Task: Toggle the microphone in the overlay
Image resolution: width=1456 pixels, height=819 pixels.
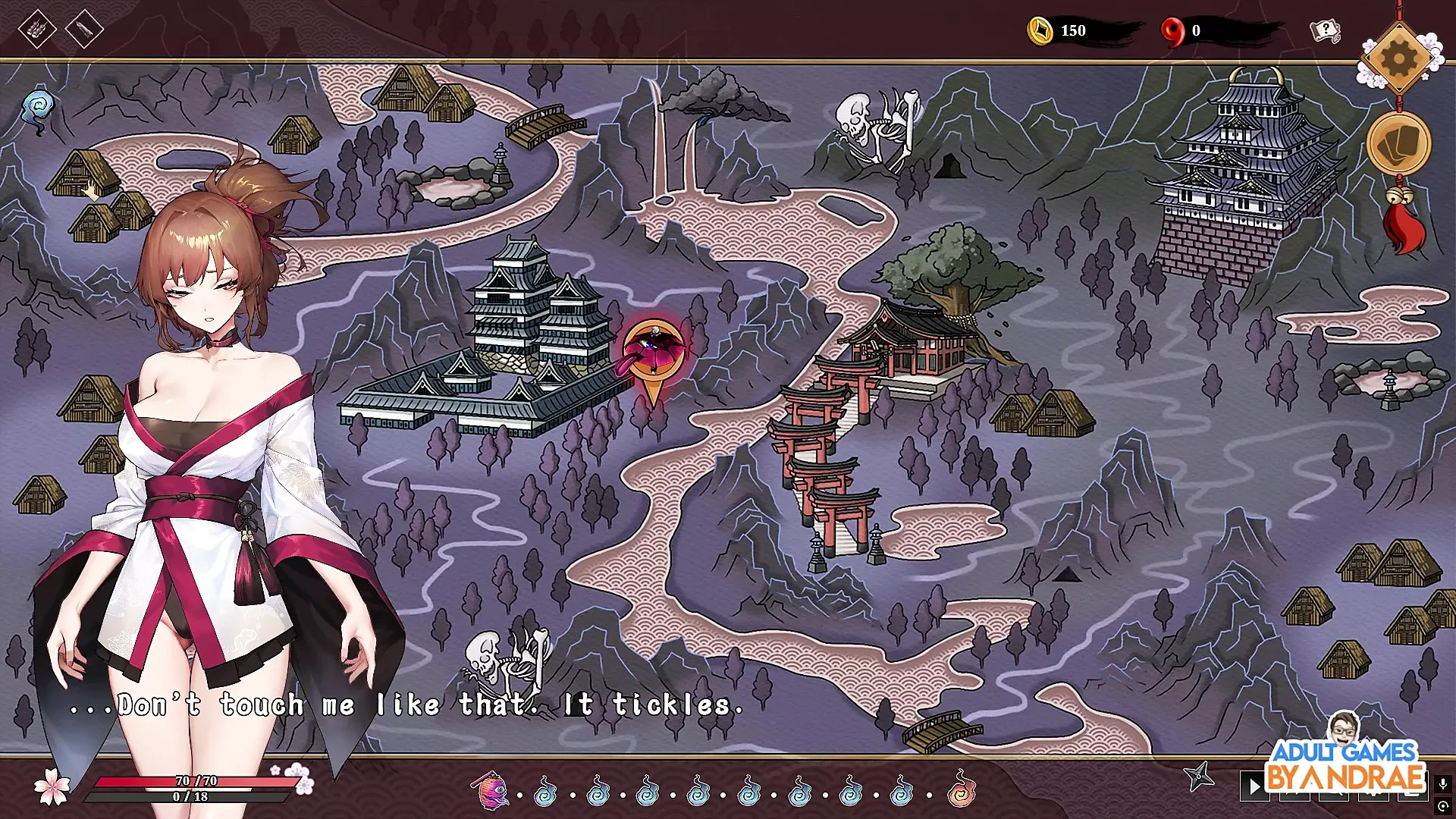Action: tap(1442, 783)
